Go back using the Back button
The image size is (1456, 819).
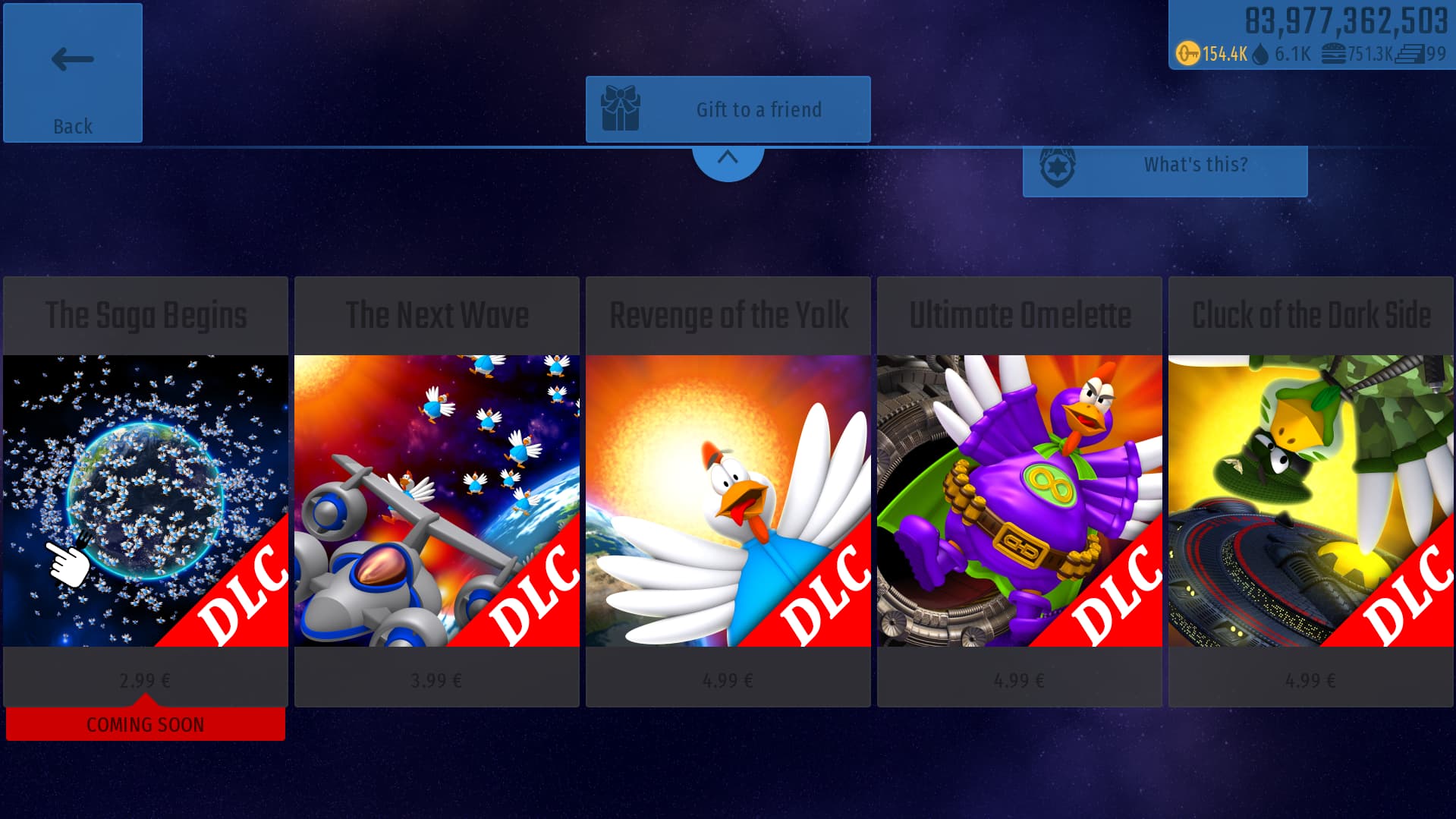coord(73,73)
